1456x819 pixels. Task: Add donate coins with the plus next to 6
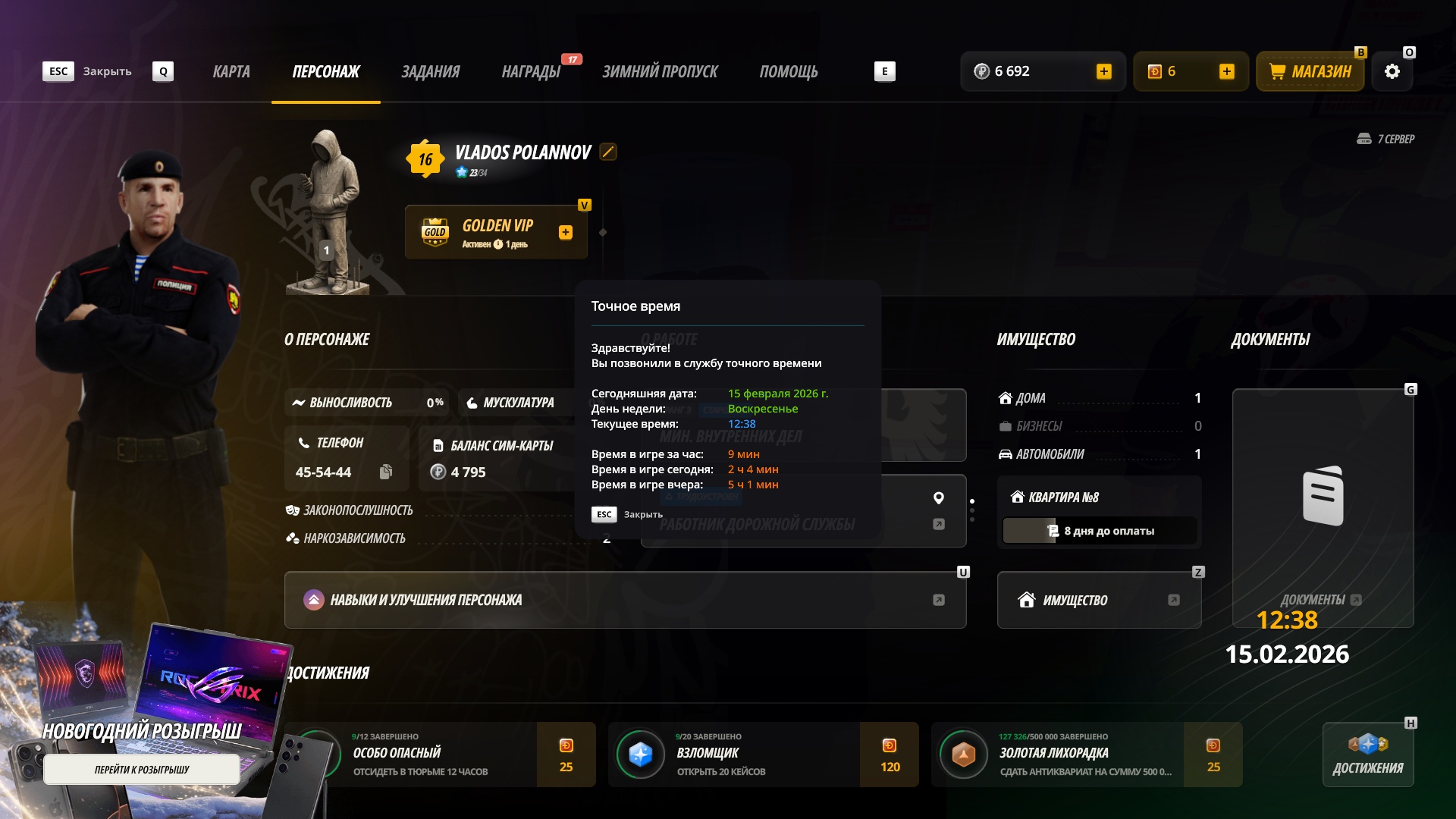(1227, 71)
